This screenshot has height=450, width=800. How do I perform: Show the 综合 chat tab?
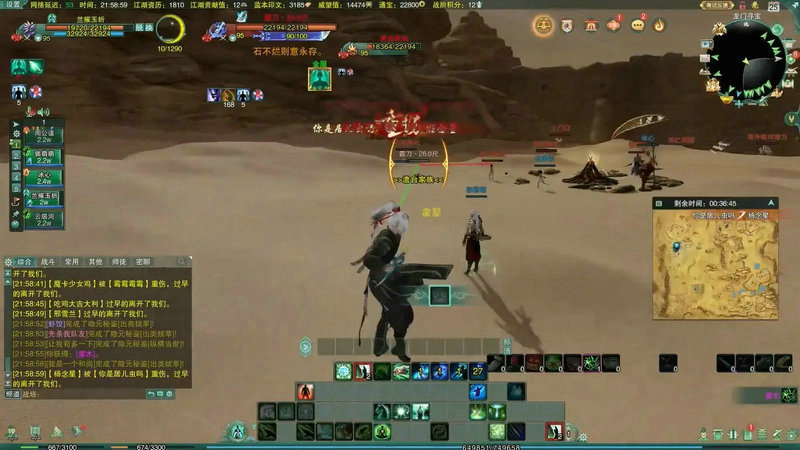coord(26,261)
